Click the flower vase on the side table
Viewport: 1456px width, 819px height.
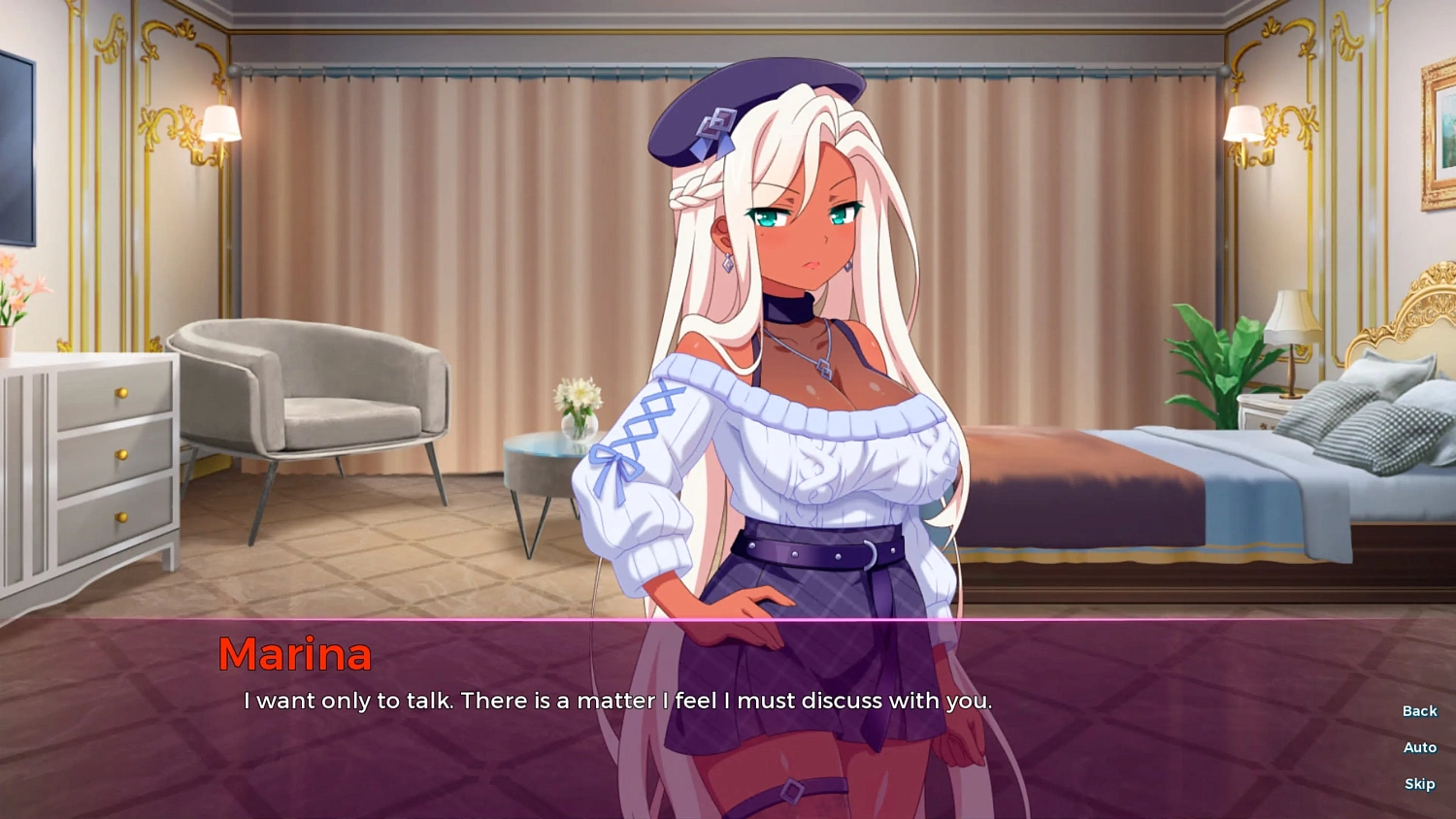point(579,408)
